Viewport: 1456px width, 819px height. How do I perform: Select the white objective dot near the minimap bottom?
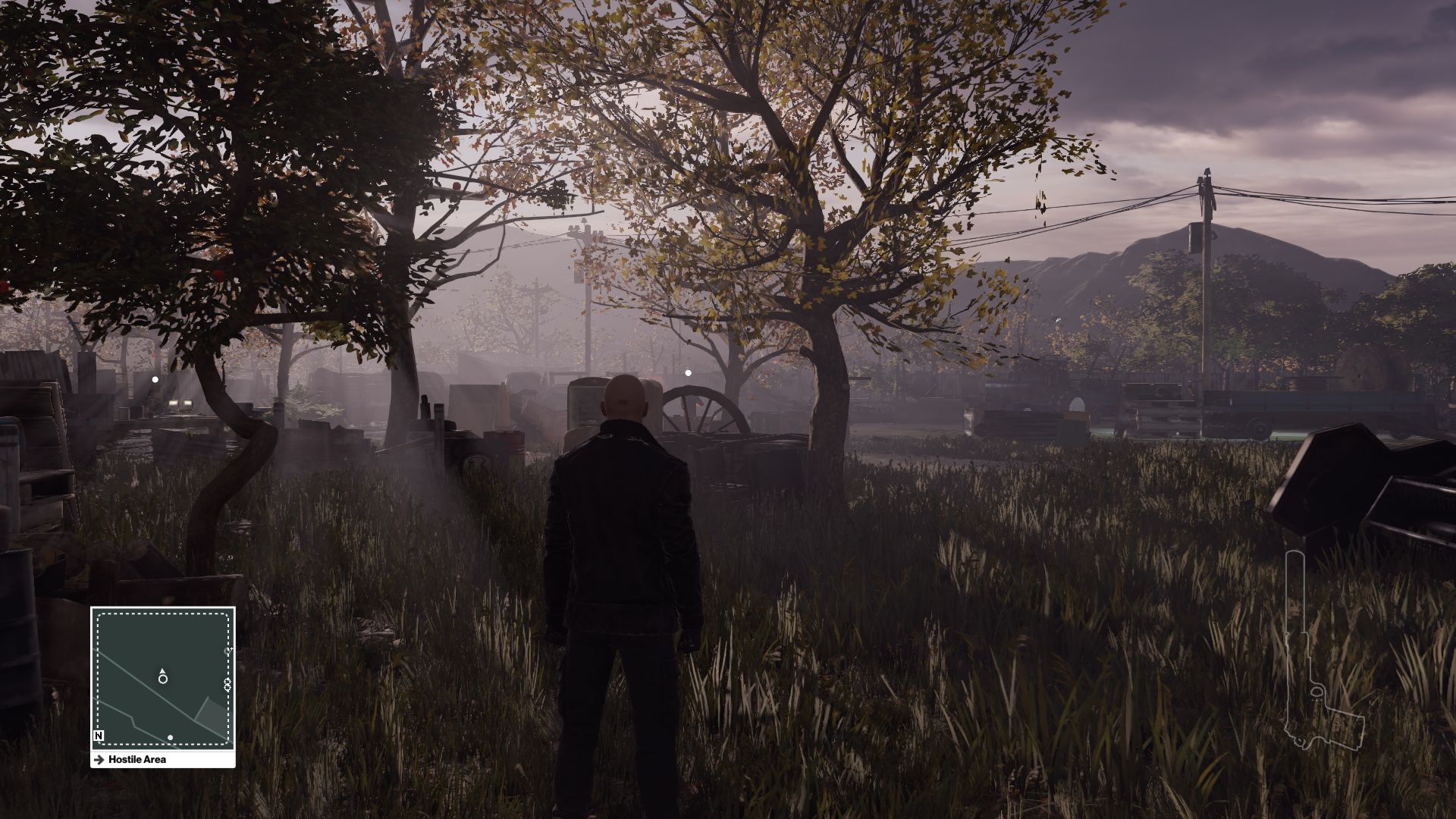(170, 737)
